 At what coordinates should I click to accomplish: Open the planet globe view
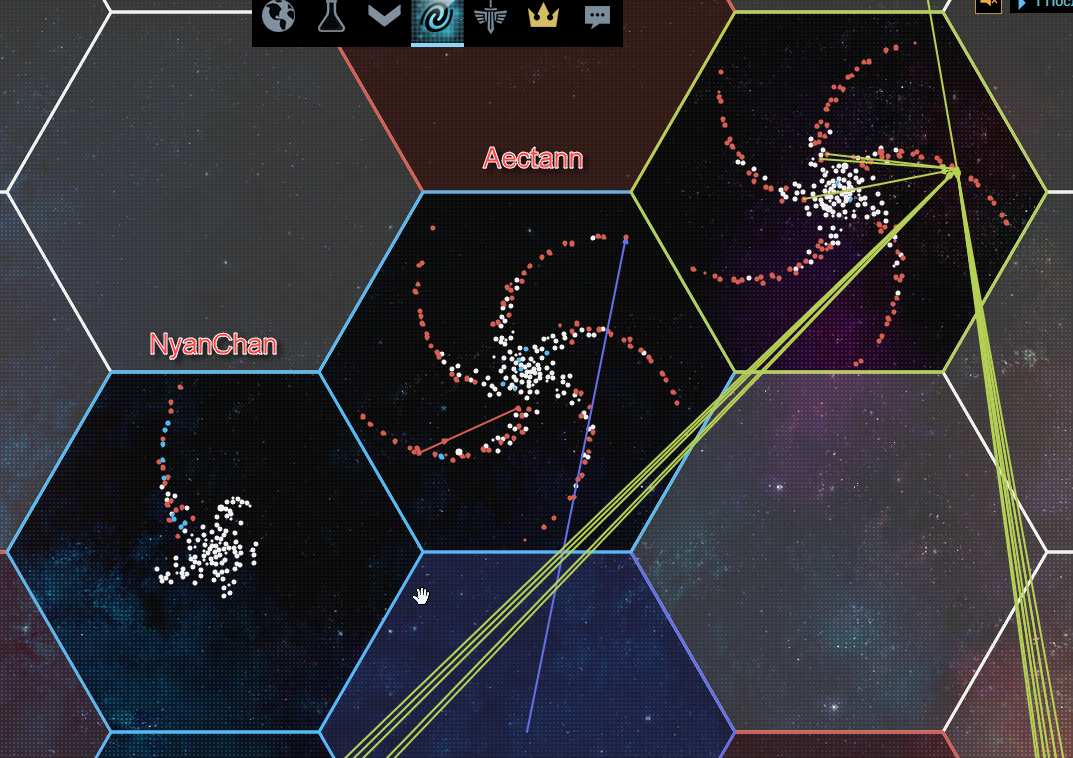279,17
